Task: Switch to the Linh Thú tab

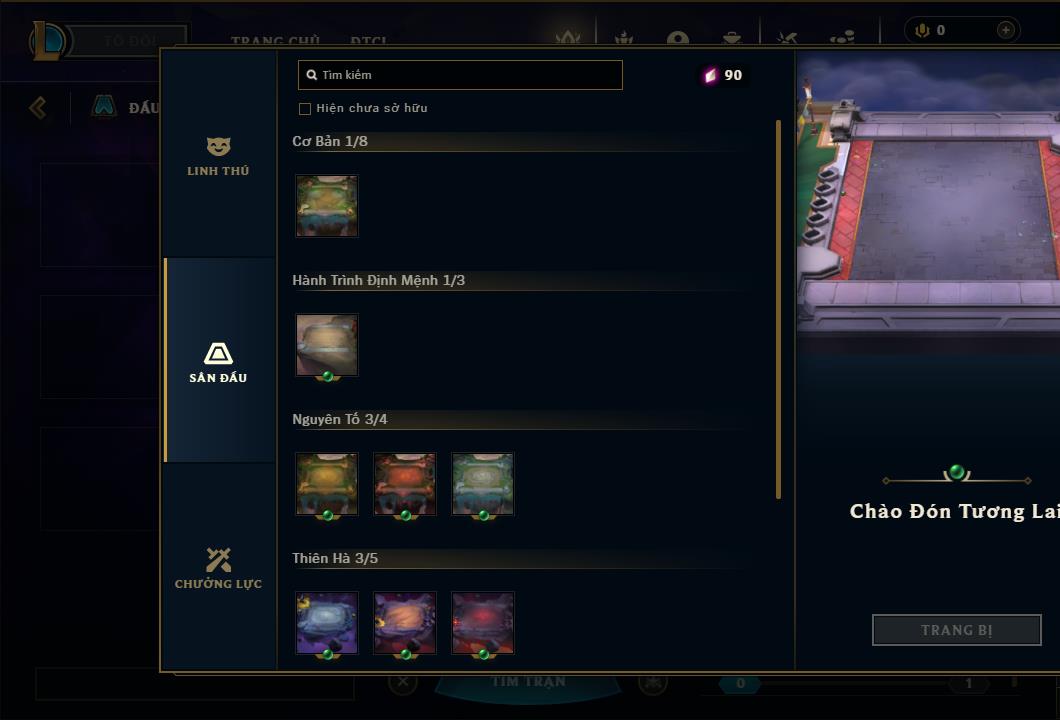Action: point(218,157)
